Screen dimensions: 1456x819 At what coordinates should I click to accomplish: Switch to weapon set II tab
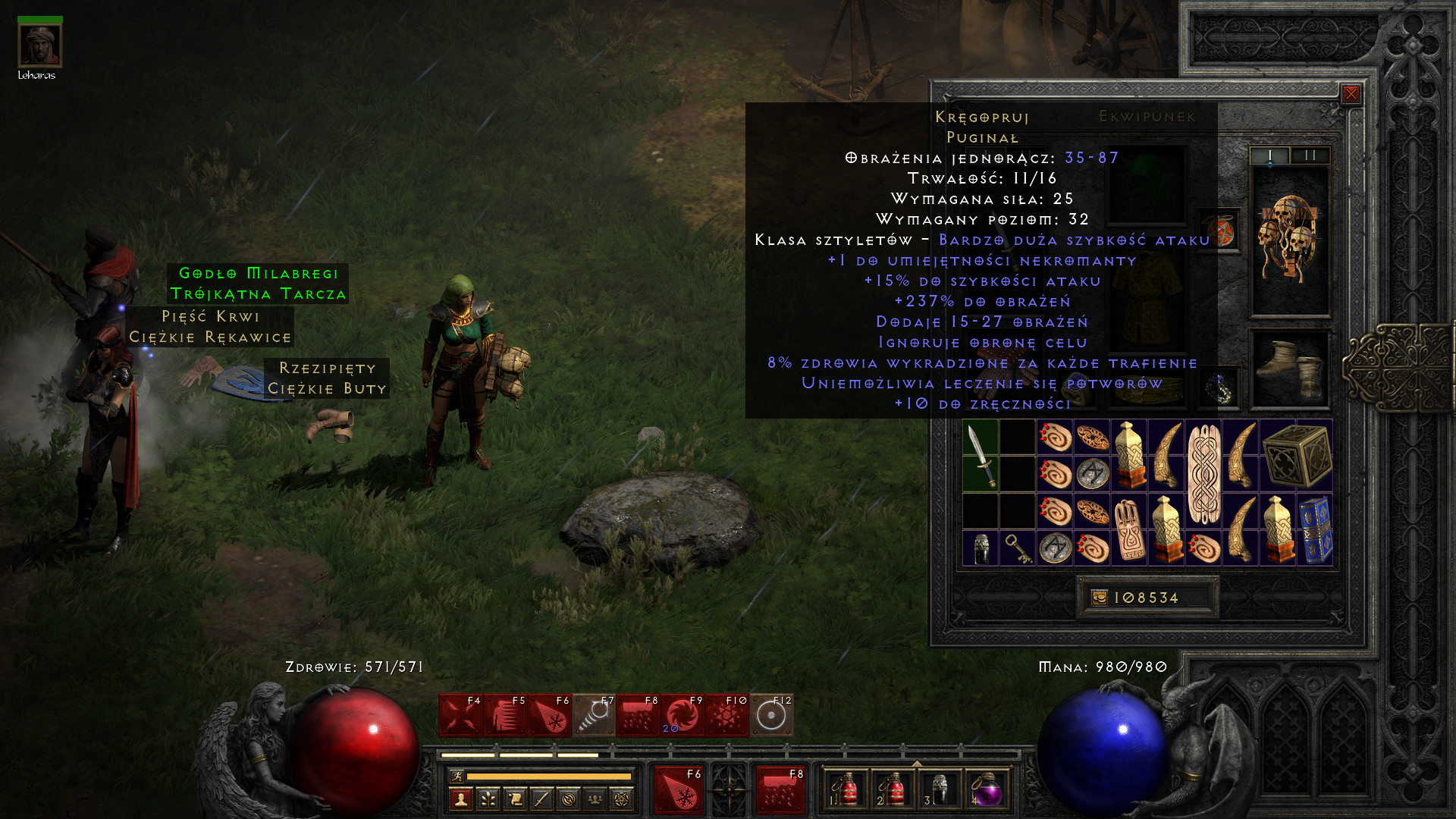1310,155
